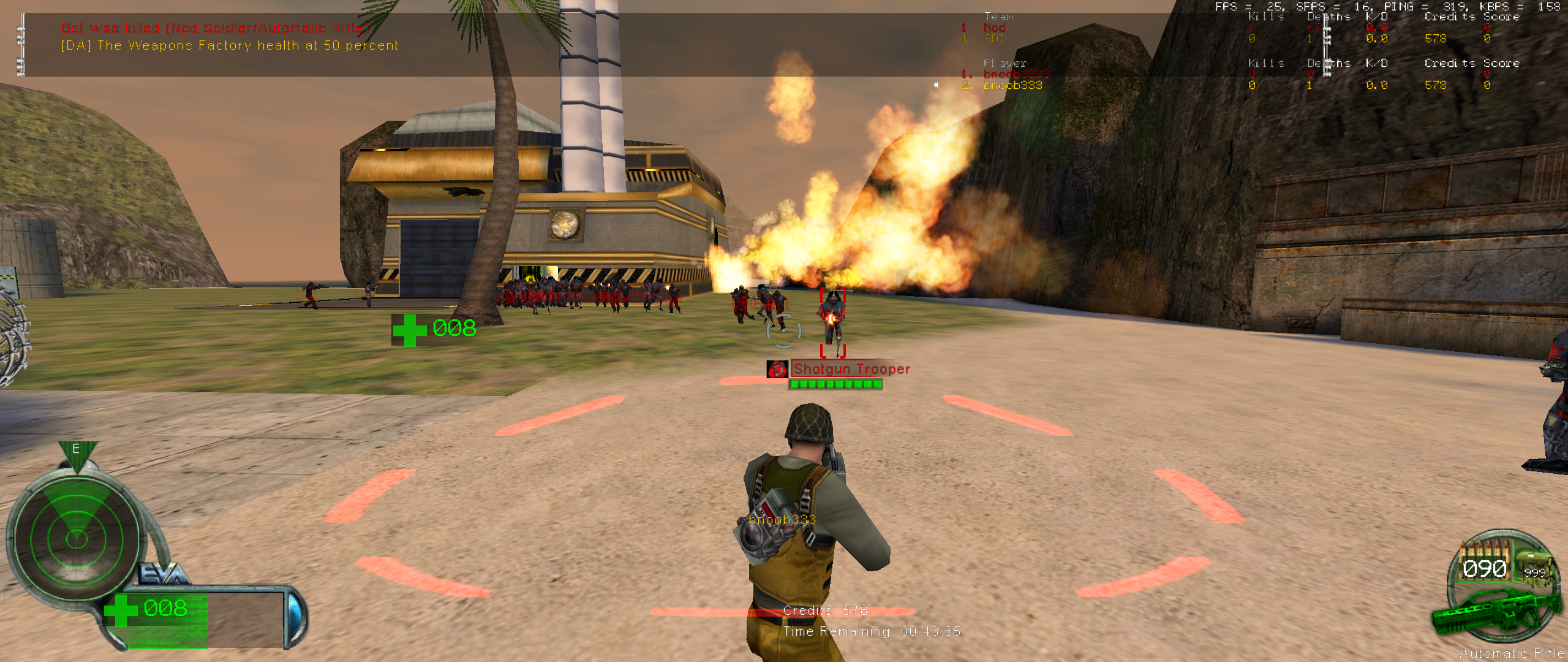Select player bnoob3333 in the scoreboard
1568x662 pixels.
[x=1016, y=74]
